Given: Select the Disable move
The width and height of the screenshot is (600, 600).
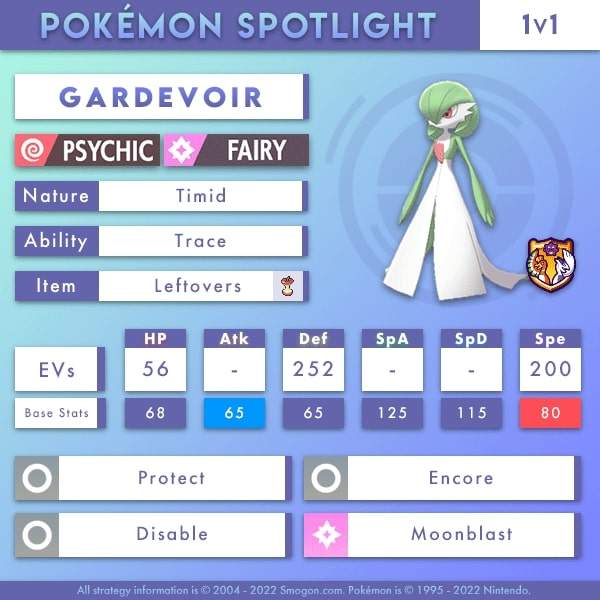Looking at the screenshot, I should click(x=171, y=534).
